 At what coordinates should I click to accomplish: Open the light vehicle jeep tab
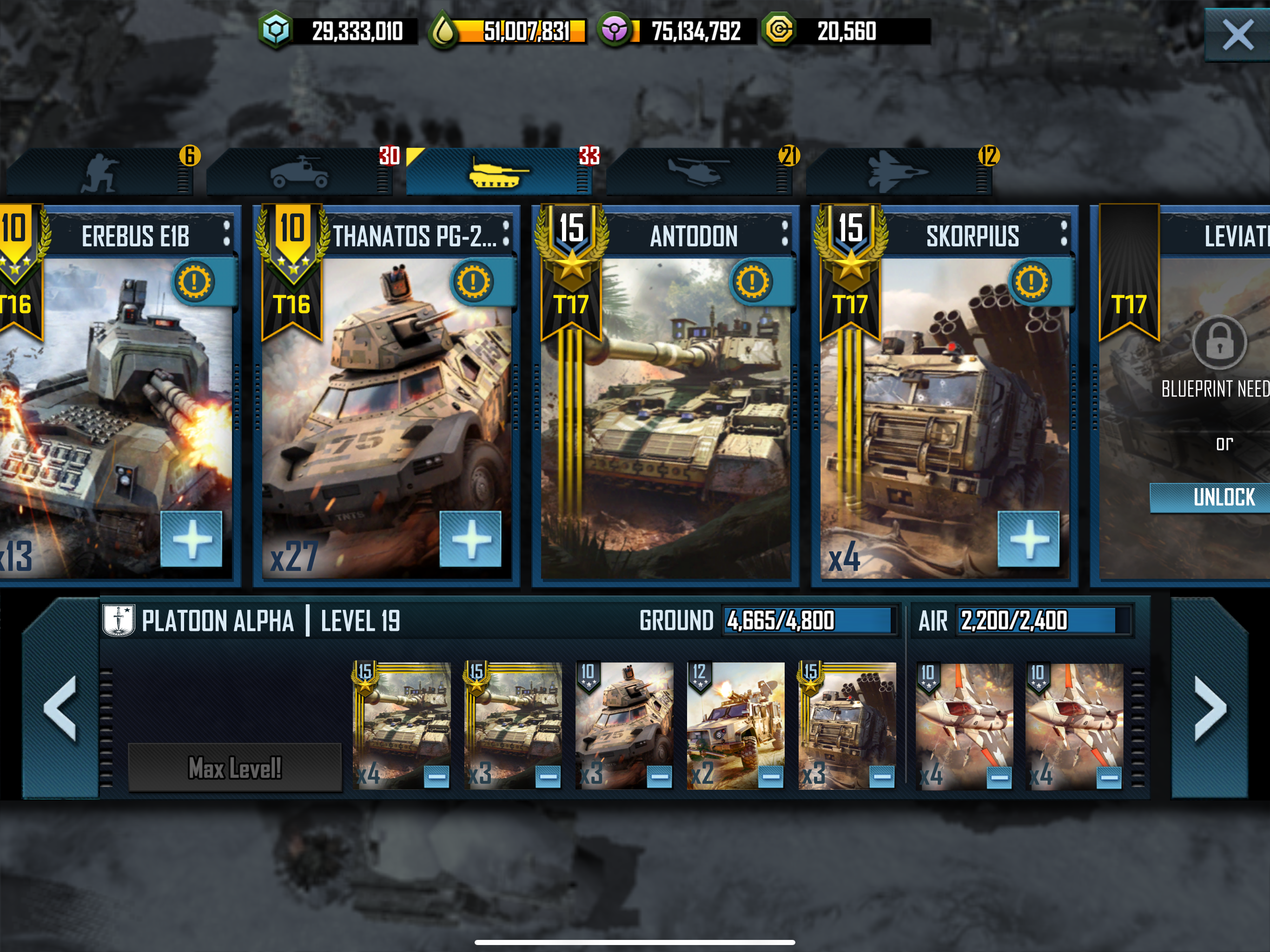pyautogui.click(x=299, y=172)
